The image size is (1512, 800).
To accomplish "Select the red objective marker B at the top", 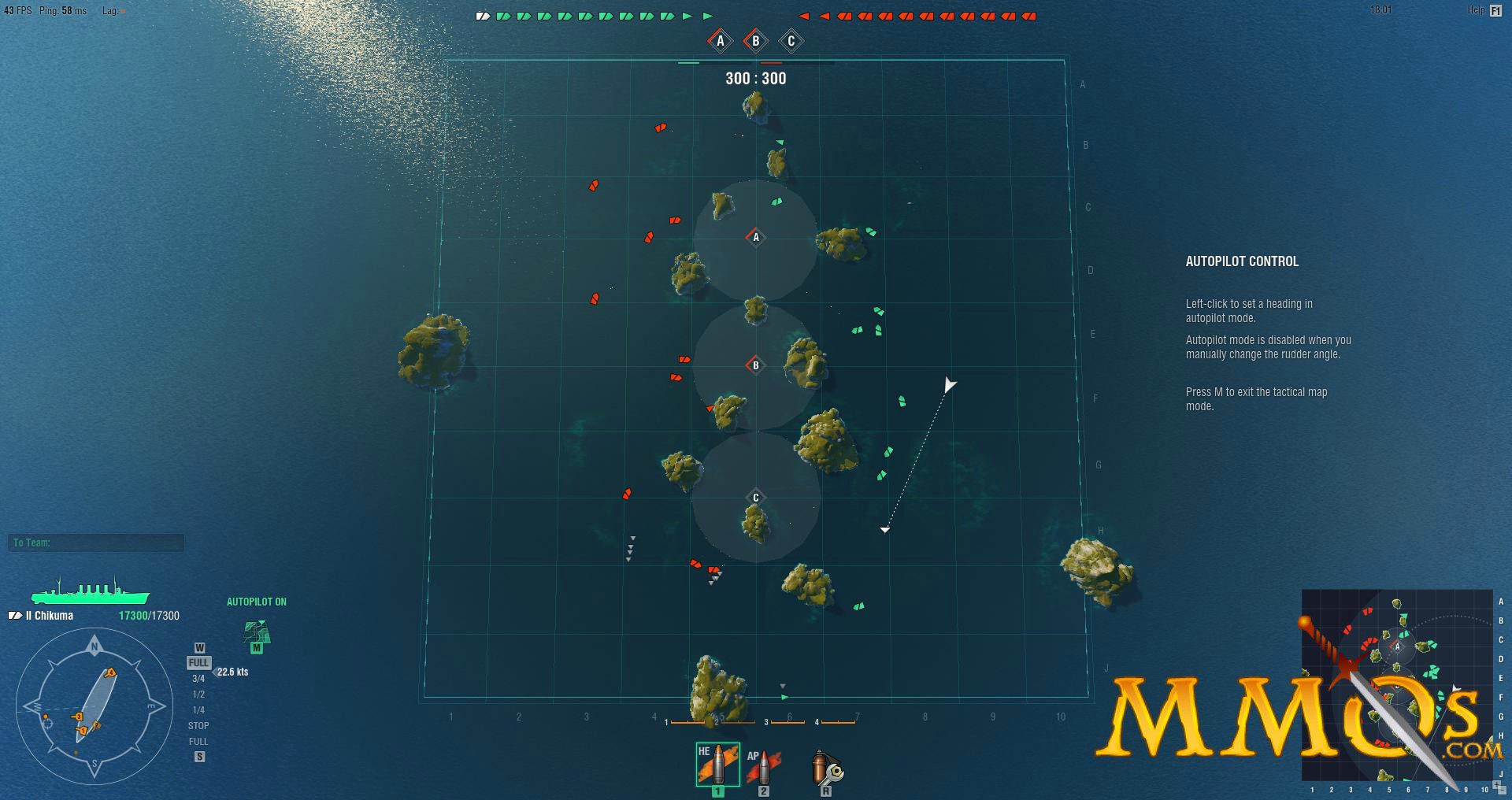I will pyautogui.click(x=754, y=39).
